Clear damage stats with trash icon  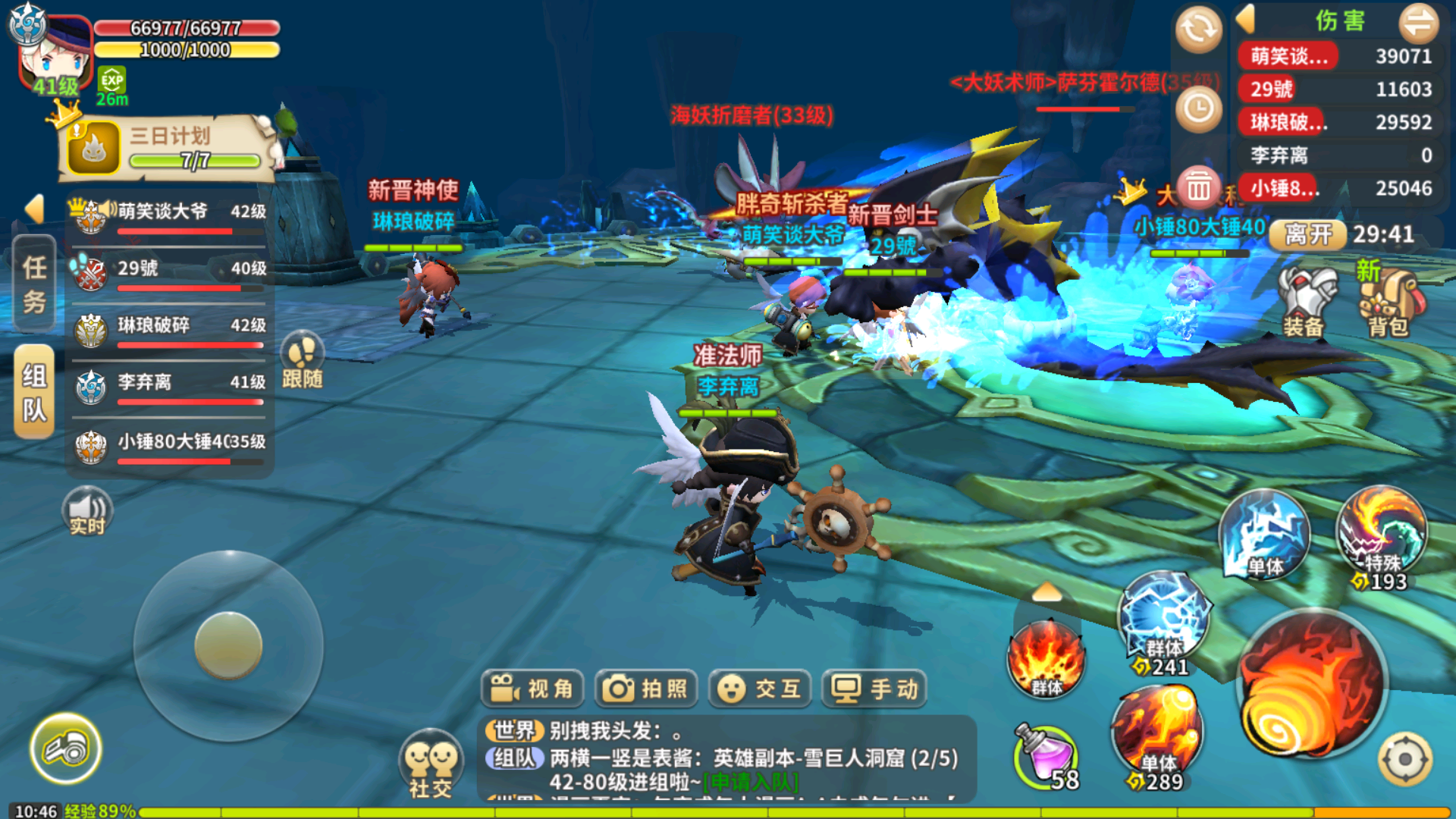pos(1199,187)
